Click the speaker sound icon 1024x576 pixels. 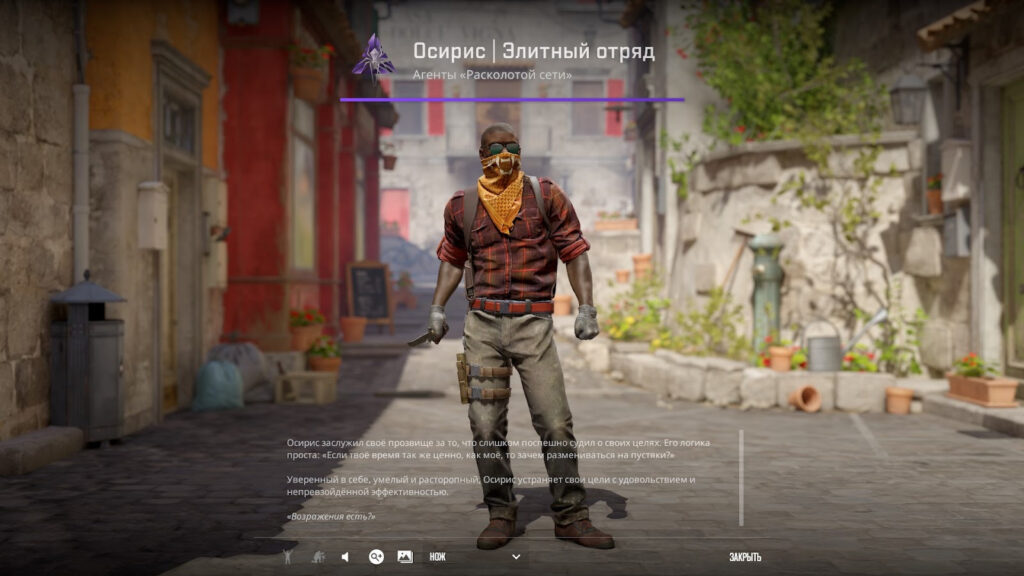(x=346, y=557)
